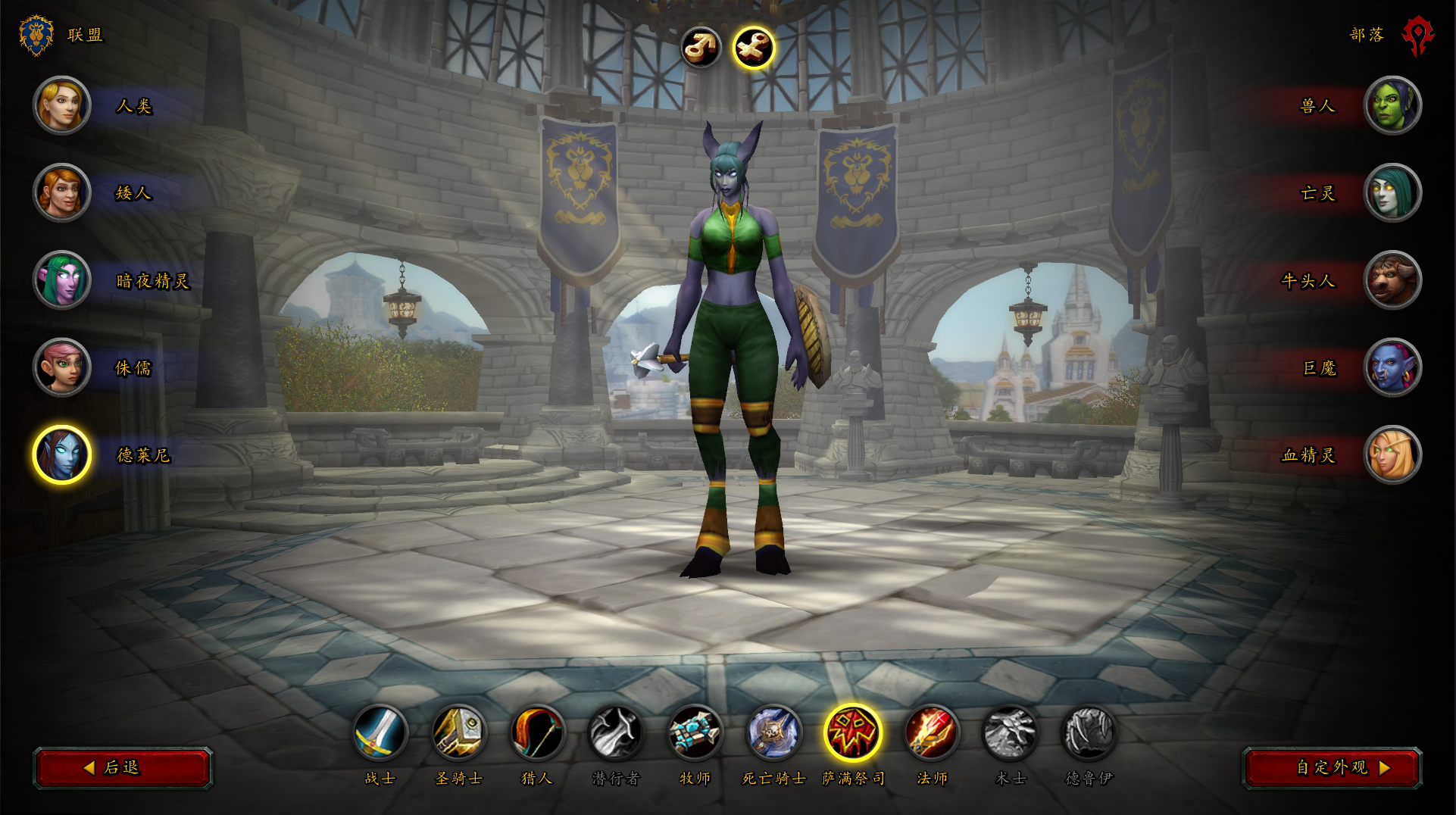Screen dimensions: 1456x815
Task: Pick the Night Elf race
Action: 62,279
